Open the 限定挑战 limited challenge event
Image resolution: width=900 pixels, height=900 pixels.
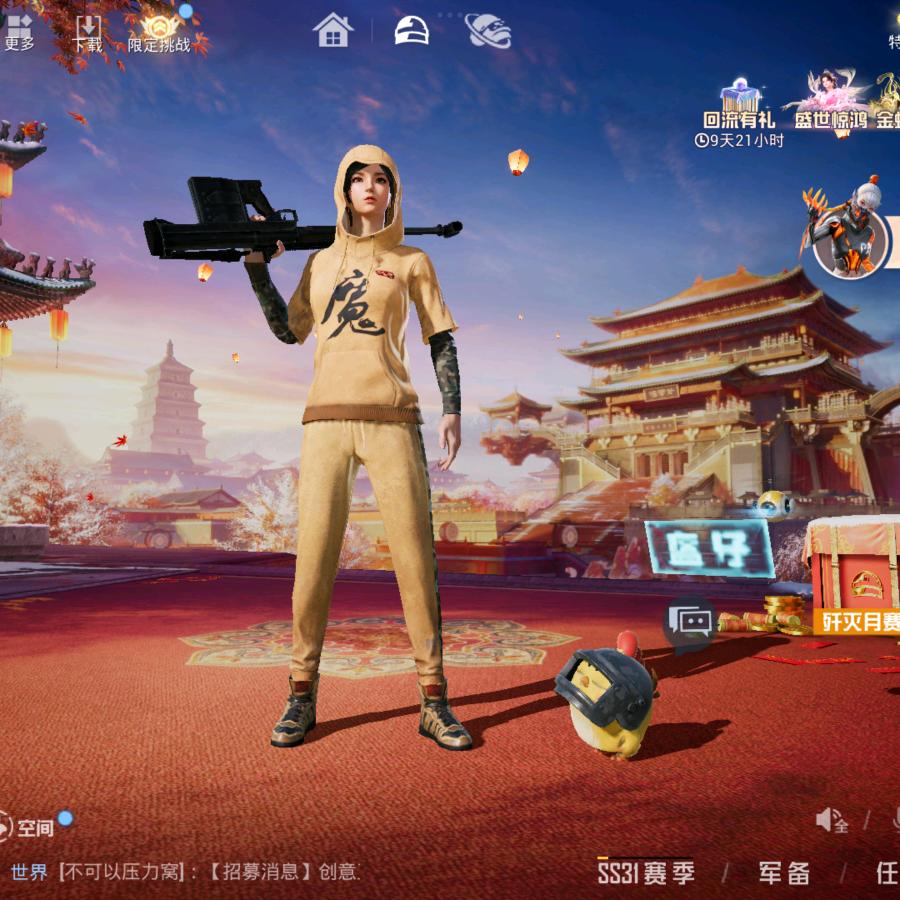point(159,31)
